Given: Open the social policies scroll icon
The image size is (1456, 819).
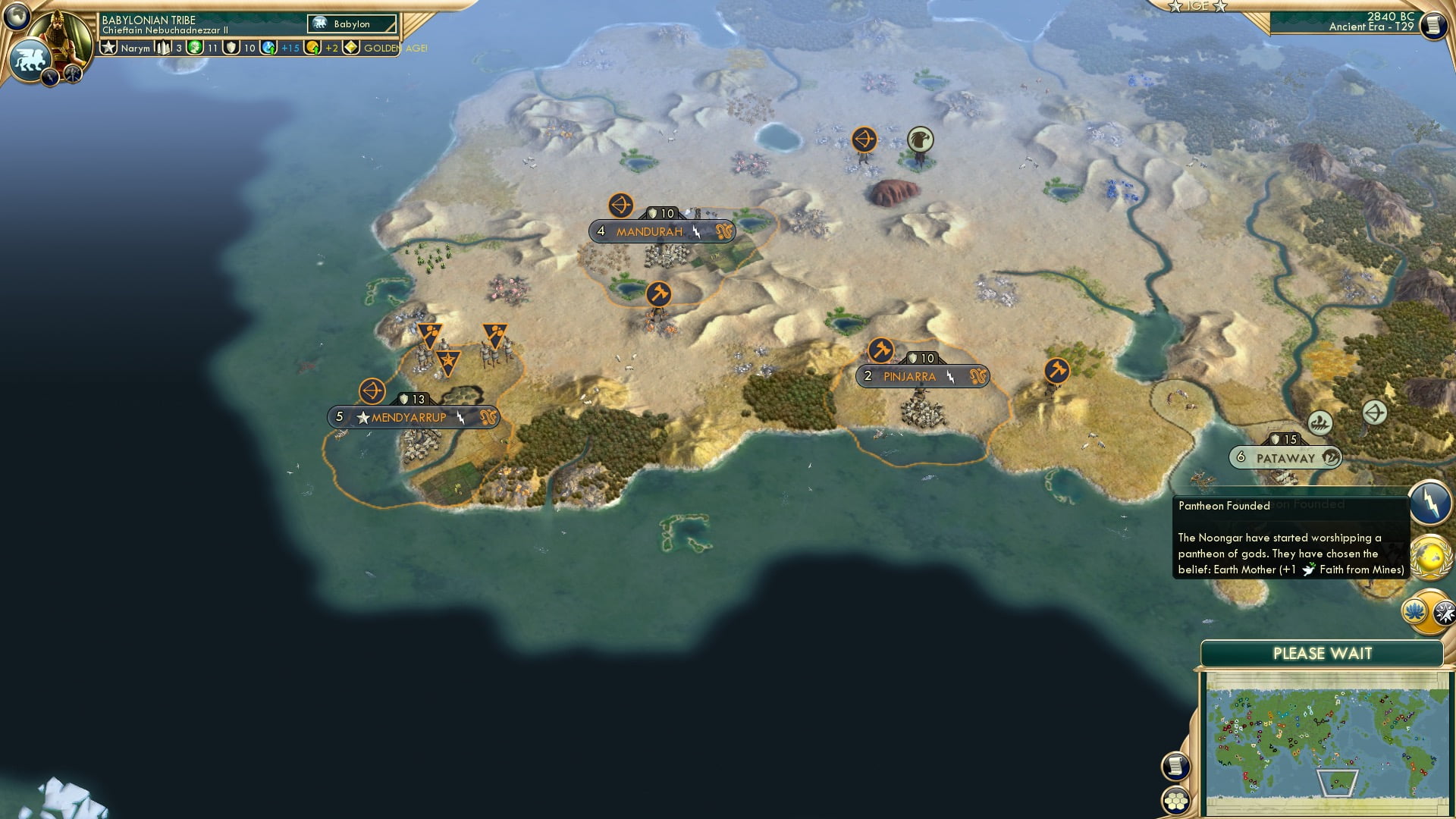Looking at the screenshot, I should [x=1175, y=766].
